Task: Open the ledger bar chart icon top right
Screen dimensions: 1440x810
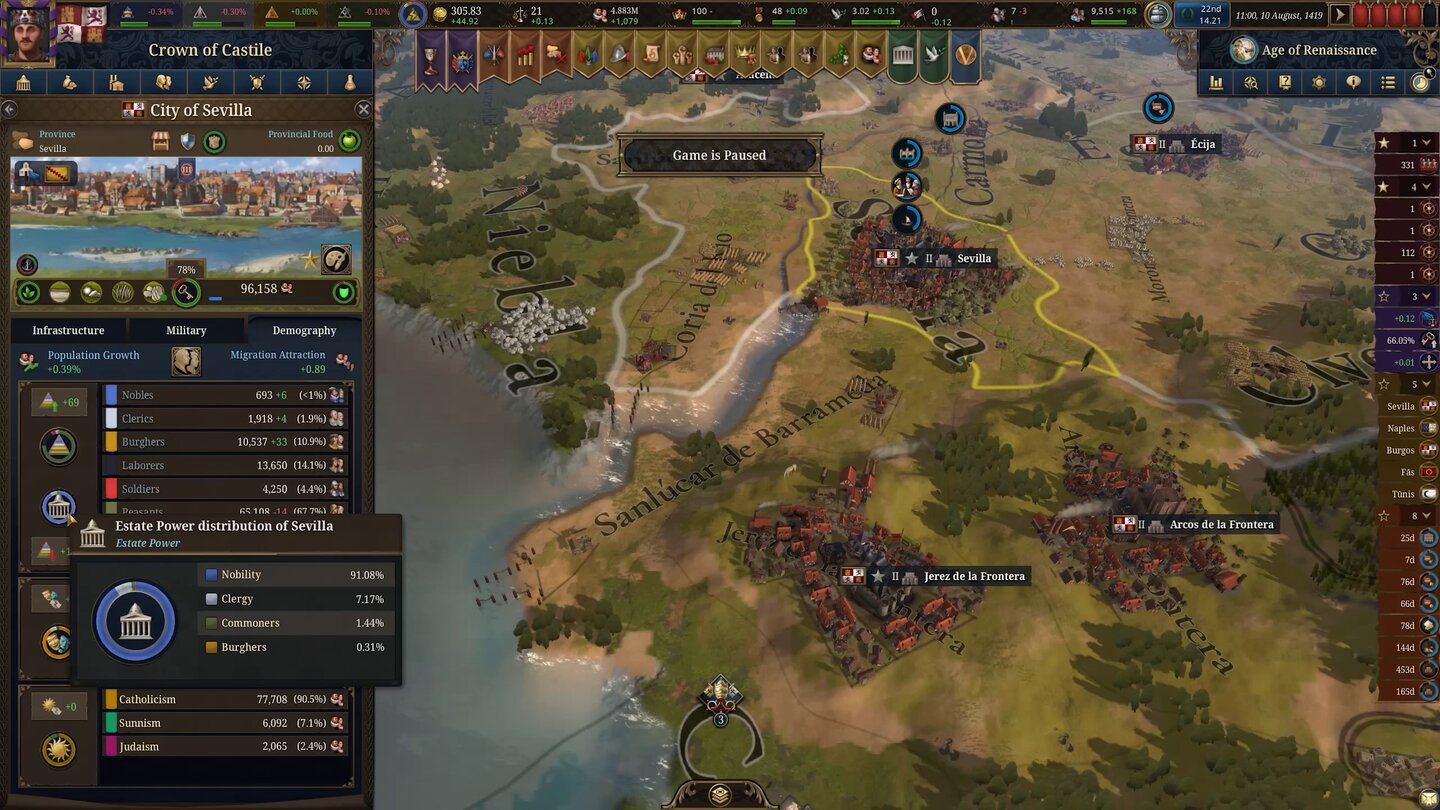Action: [1216, 83]
